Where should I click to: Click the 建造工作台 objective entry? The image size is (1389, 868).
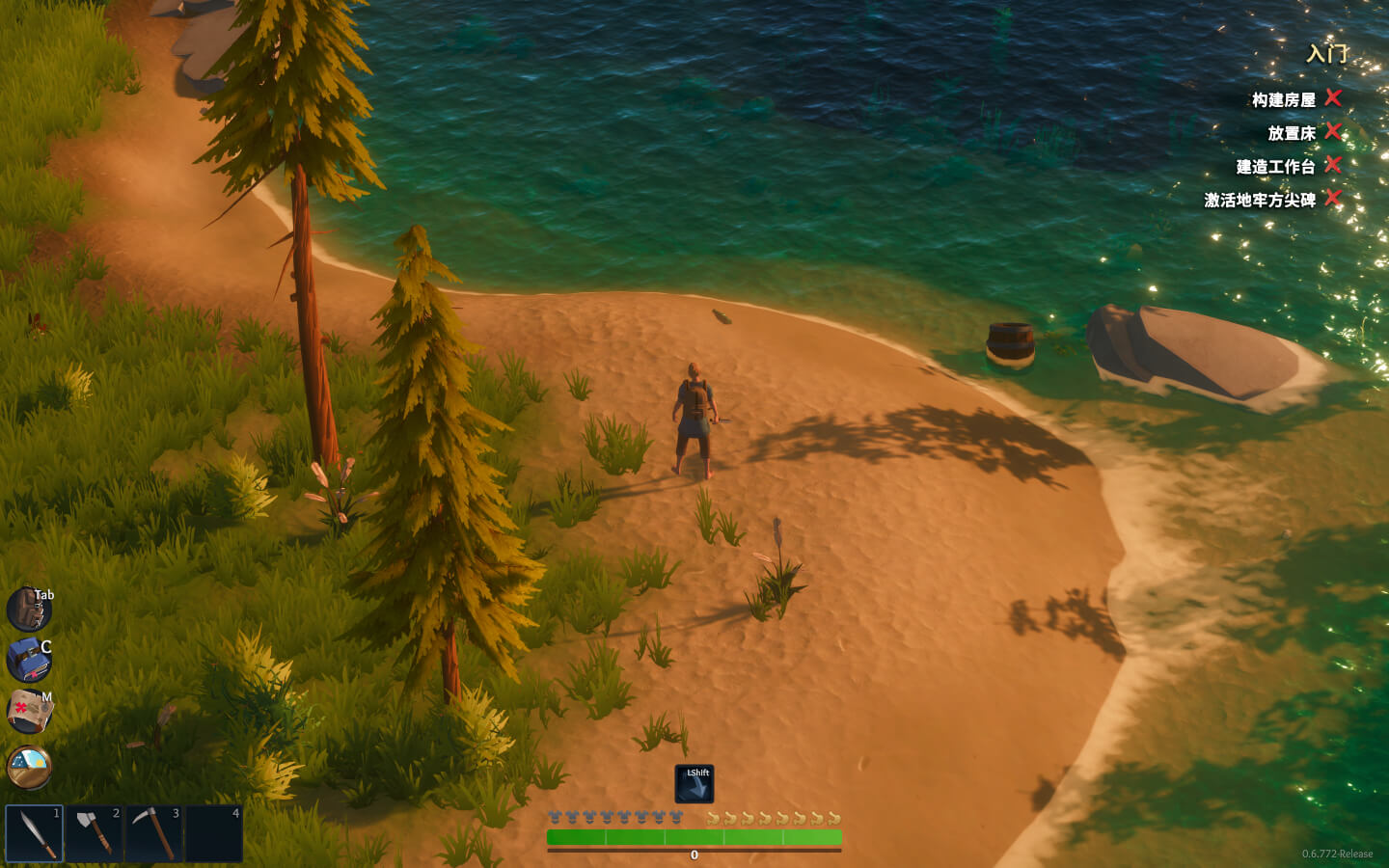[x=1275, y=167]
